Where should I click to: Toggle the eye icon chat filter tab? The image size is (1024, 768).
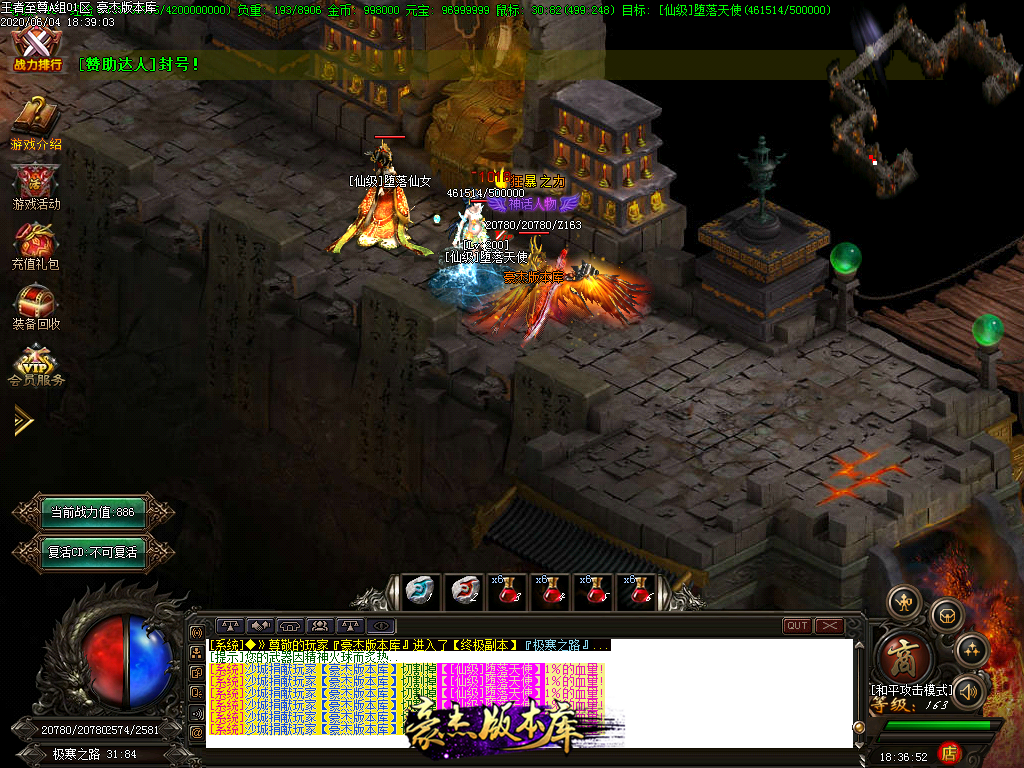(x=382, y=626)
